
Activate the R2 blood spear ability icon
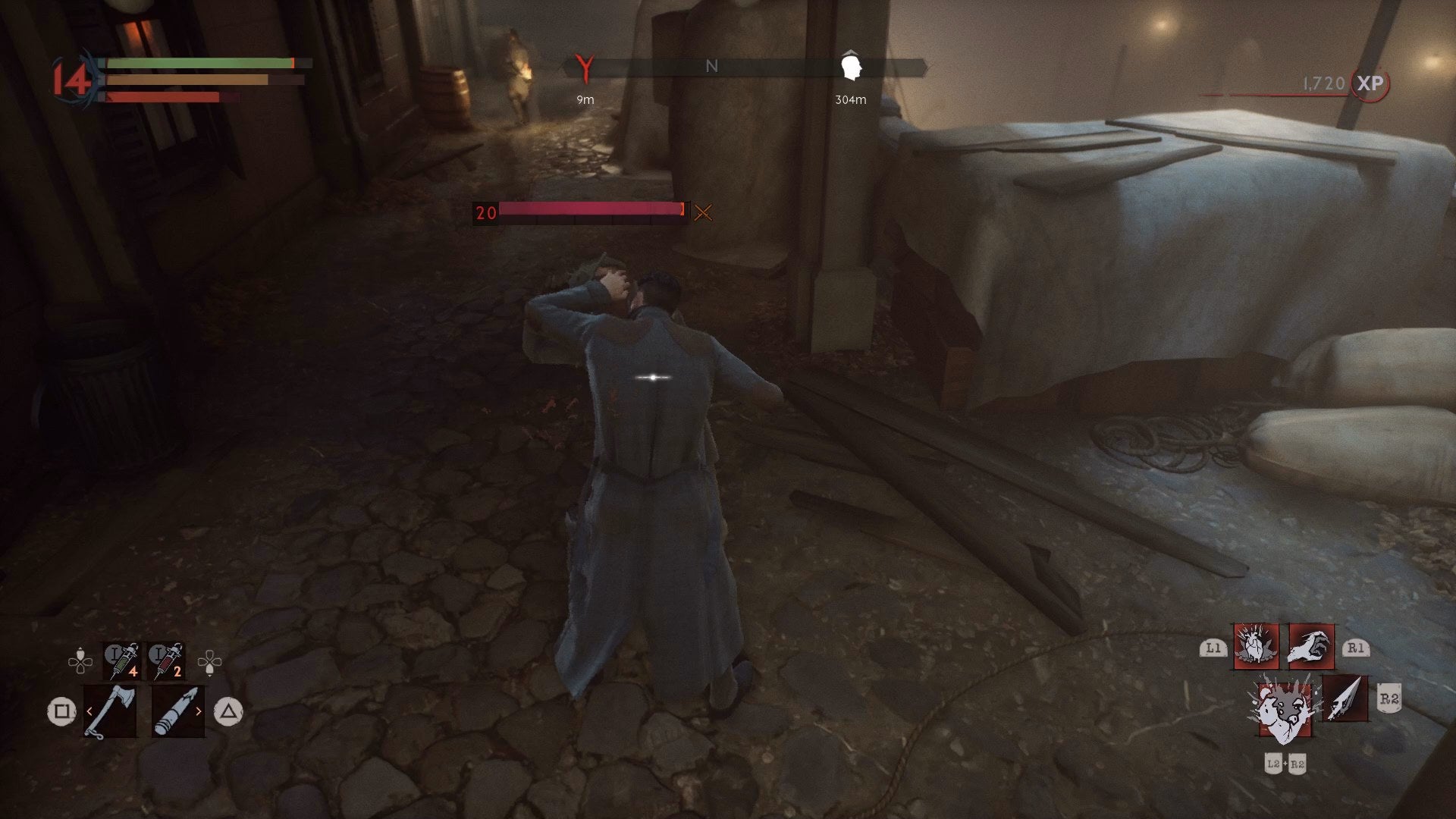point(1345,699)
